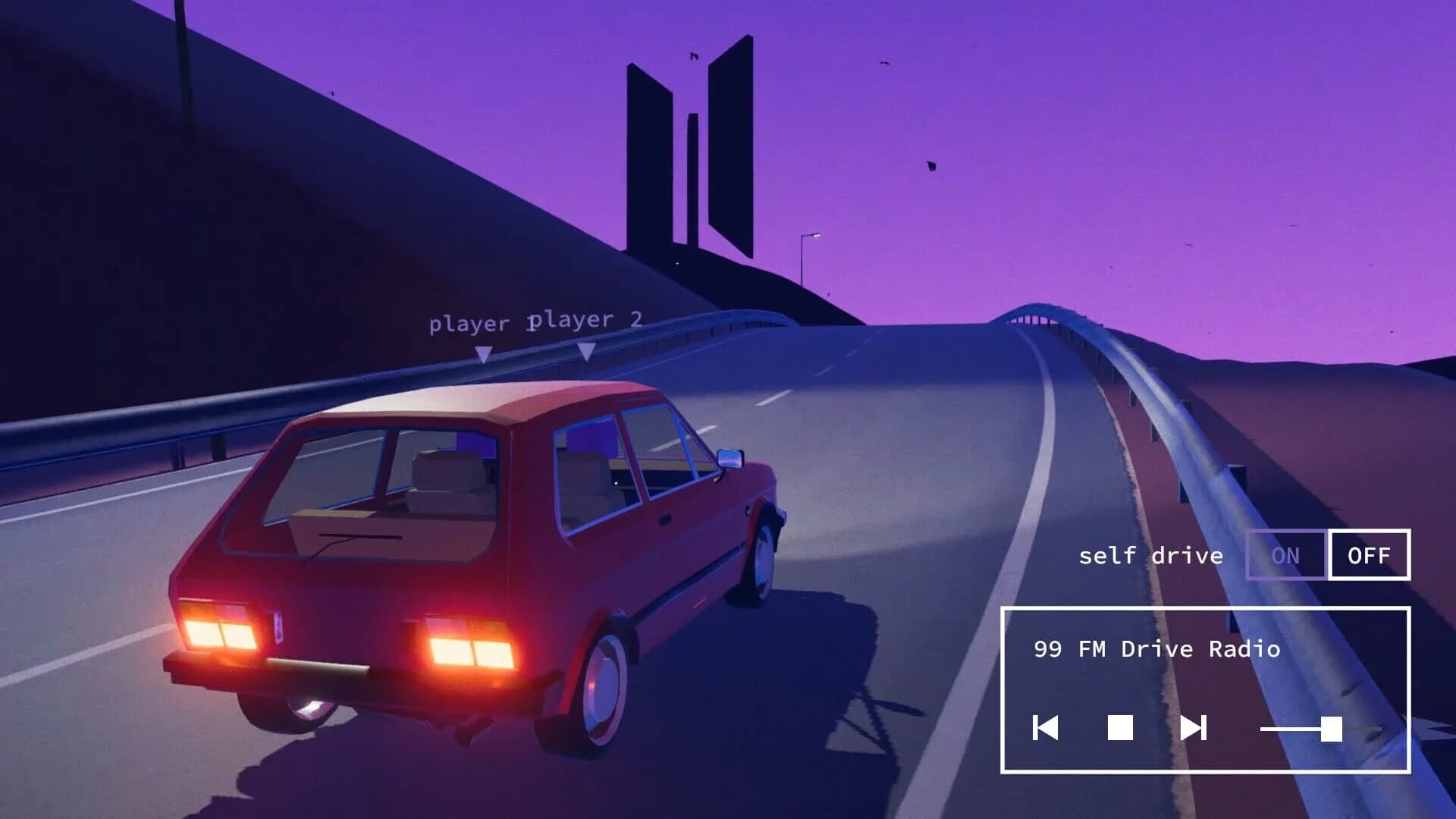Click the player nameplate text
1456x819 pixels.
469,324
